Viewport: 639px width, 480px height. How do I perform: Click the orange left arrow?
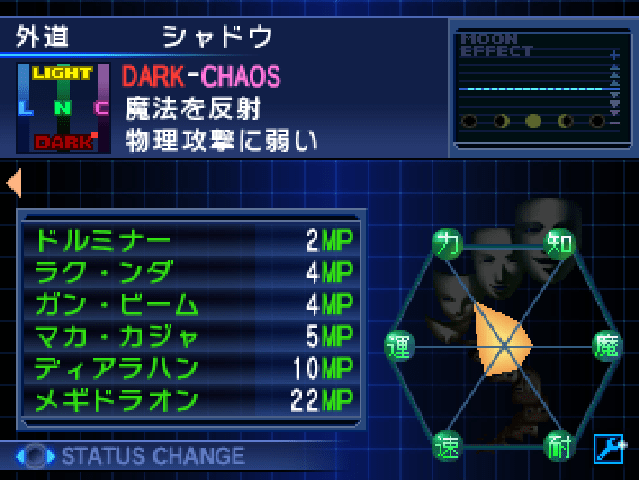click(x=13, y=183)
